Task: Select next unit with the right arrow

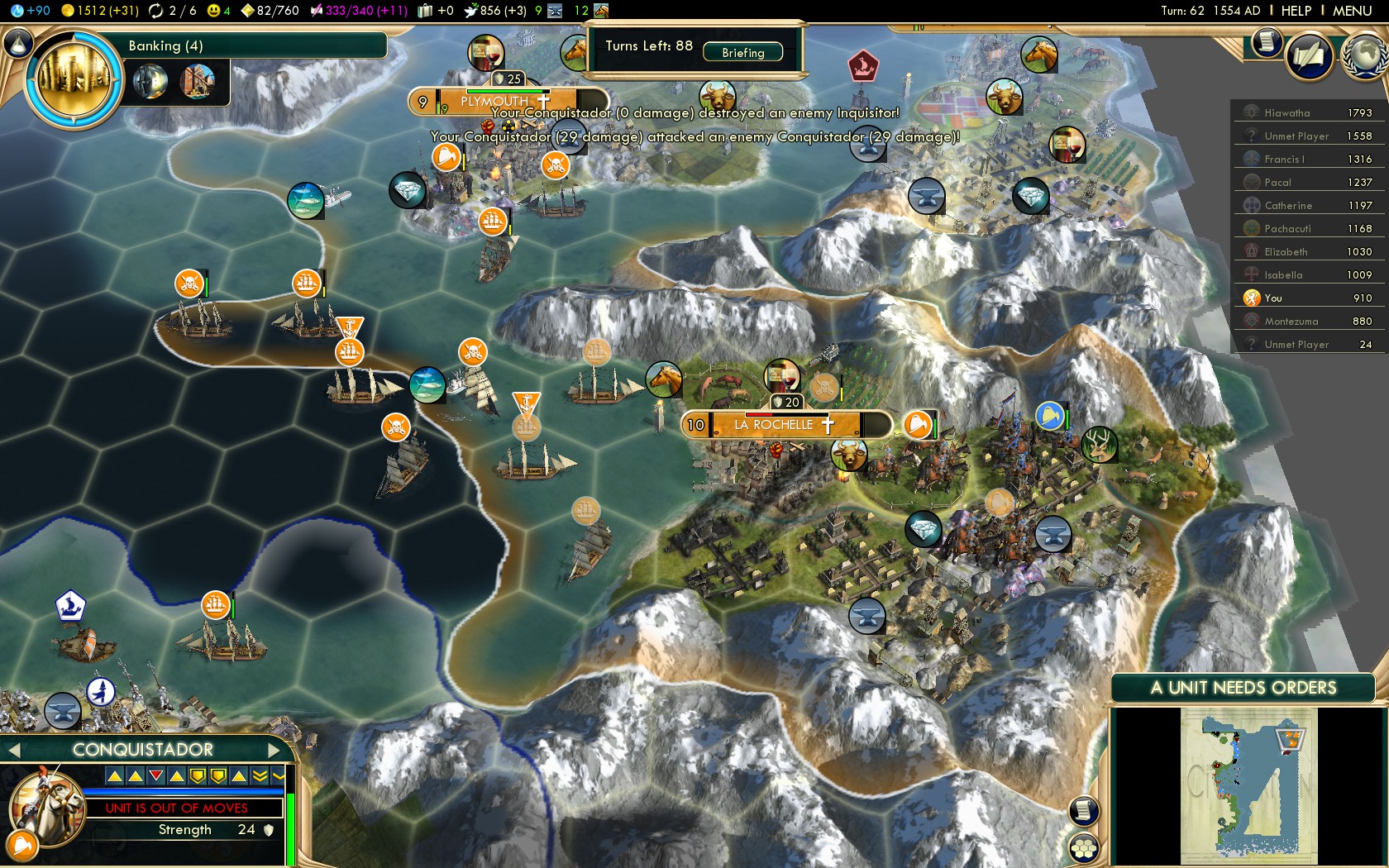Action: [x=275, y=750]
